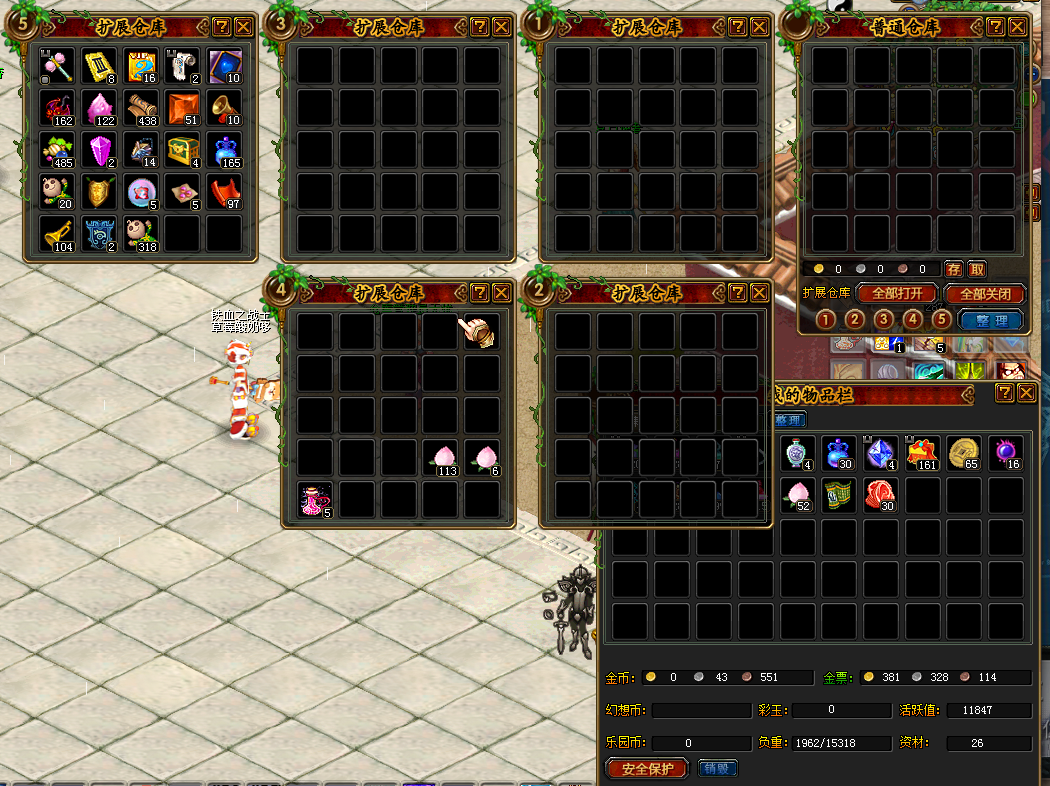Image resolution: width=1050 pixels, height=786 pixels.
Task: Click the 全部关闭 close-all button
Action: pos(992,294)
